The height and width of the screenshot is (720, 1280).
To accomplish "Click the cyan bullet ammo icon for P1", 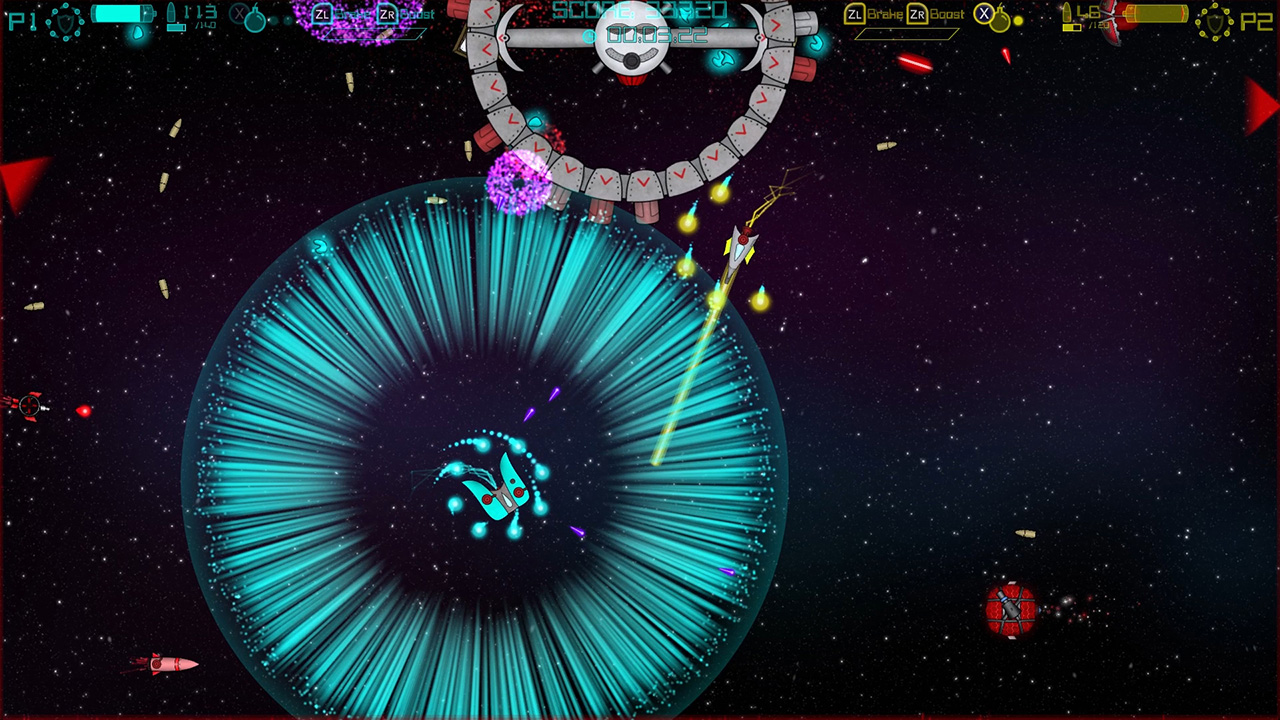I will (x=172, y=13).
